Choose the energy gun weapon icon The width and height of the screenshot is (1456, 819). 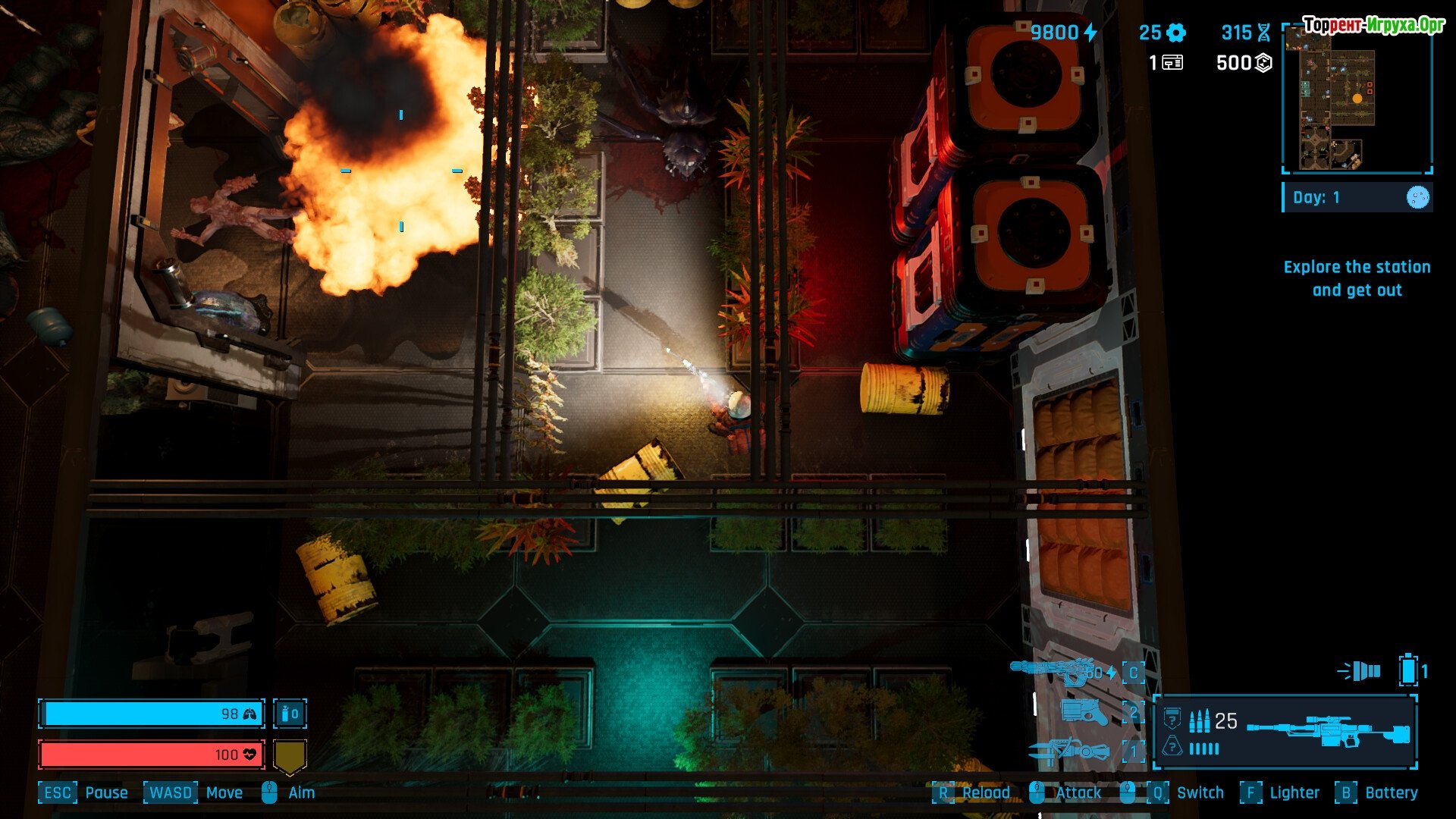click(x=1054, y=671)
